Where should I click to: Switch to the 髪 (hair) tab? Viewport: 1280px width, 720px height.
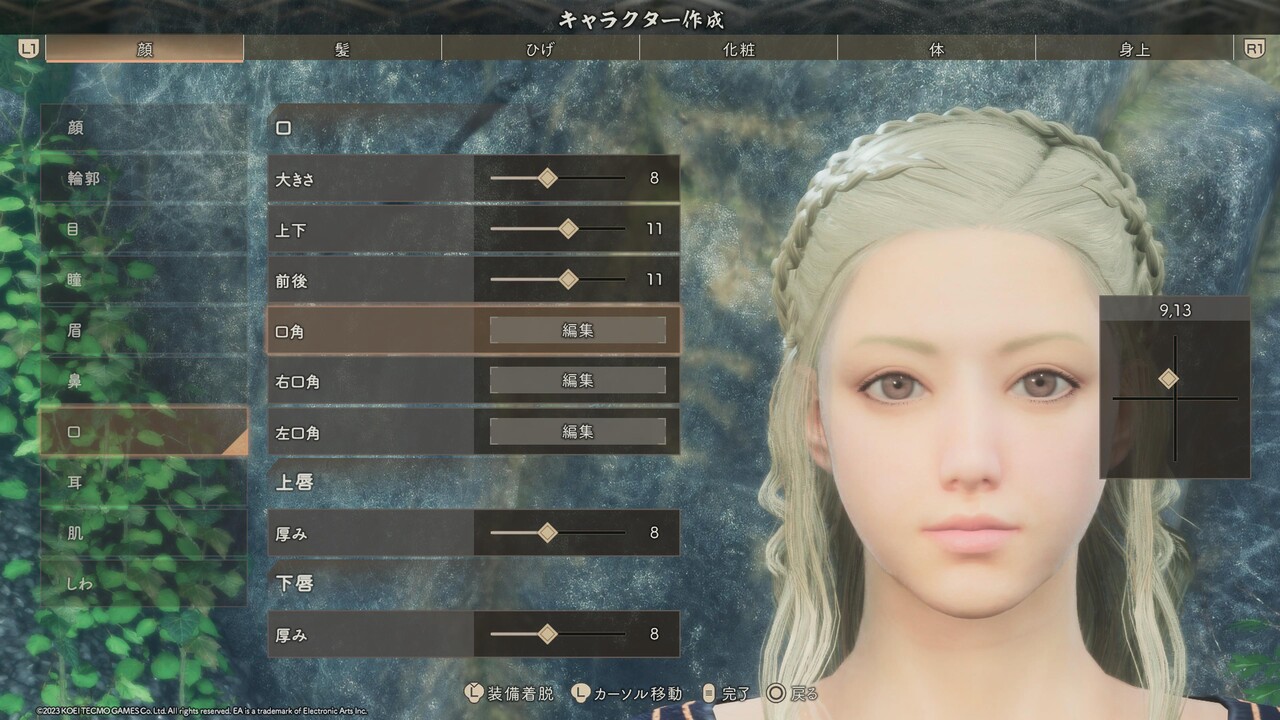click(x=342, y=49)
